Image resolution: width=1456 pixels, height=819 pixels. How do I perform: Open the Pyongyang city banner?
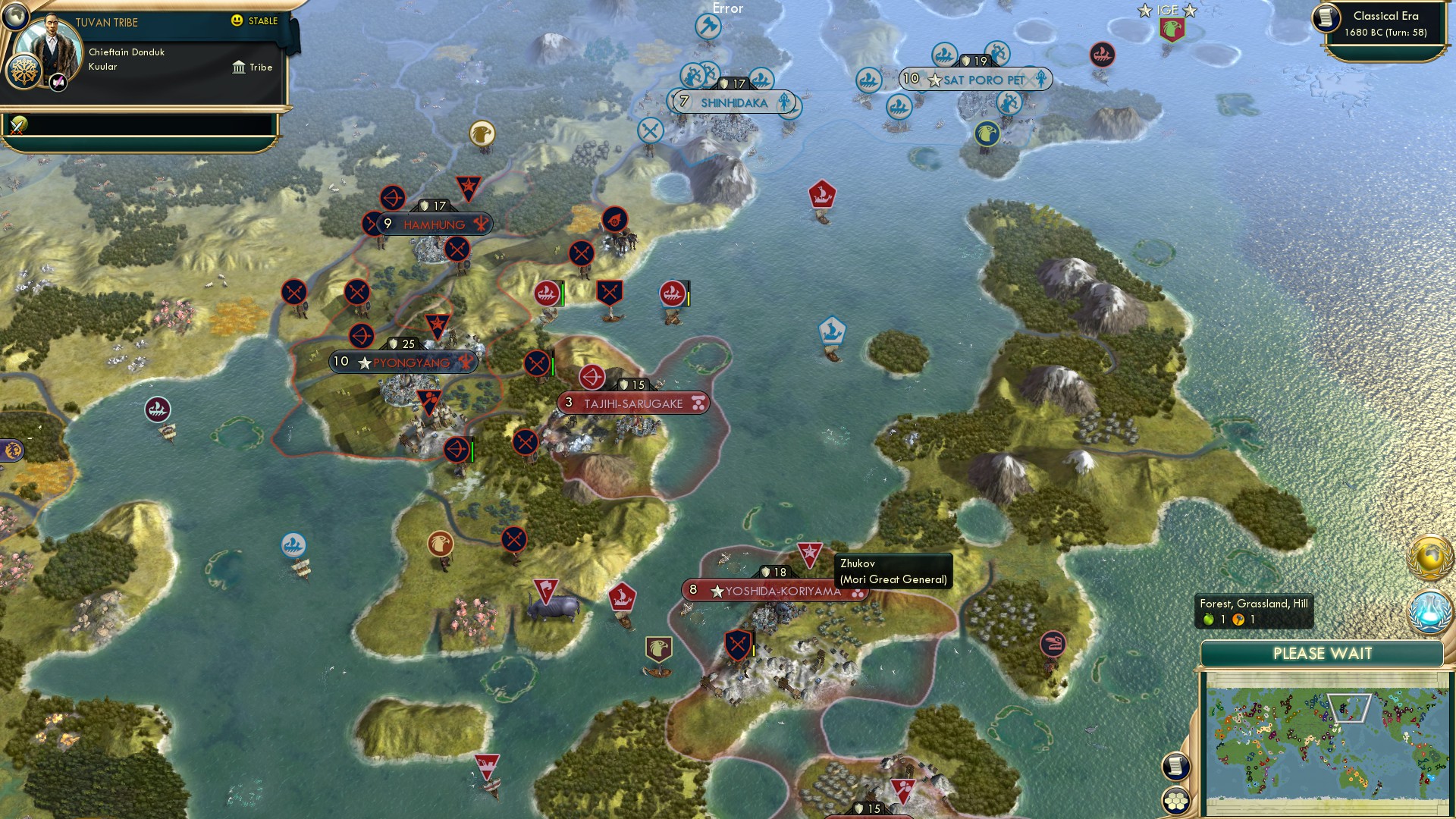pos(402,362)
